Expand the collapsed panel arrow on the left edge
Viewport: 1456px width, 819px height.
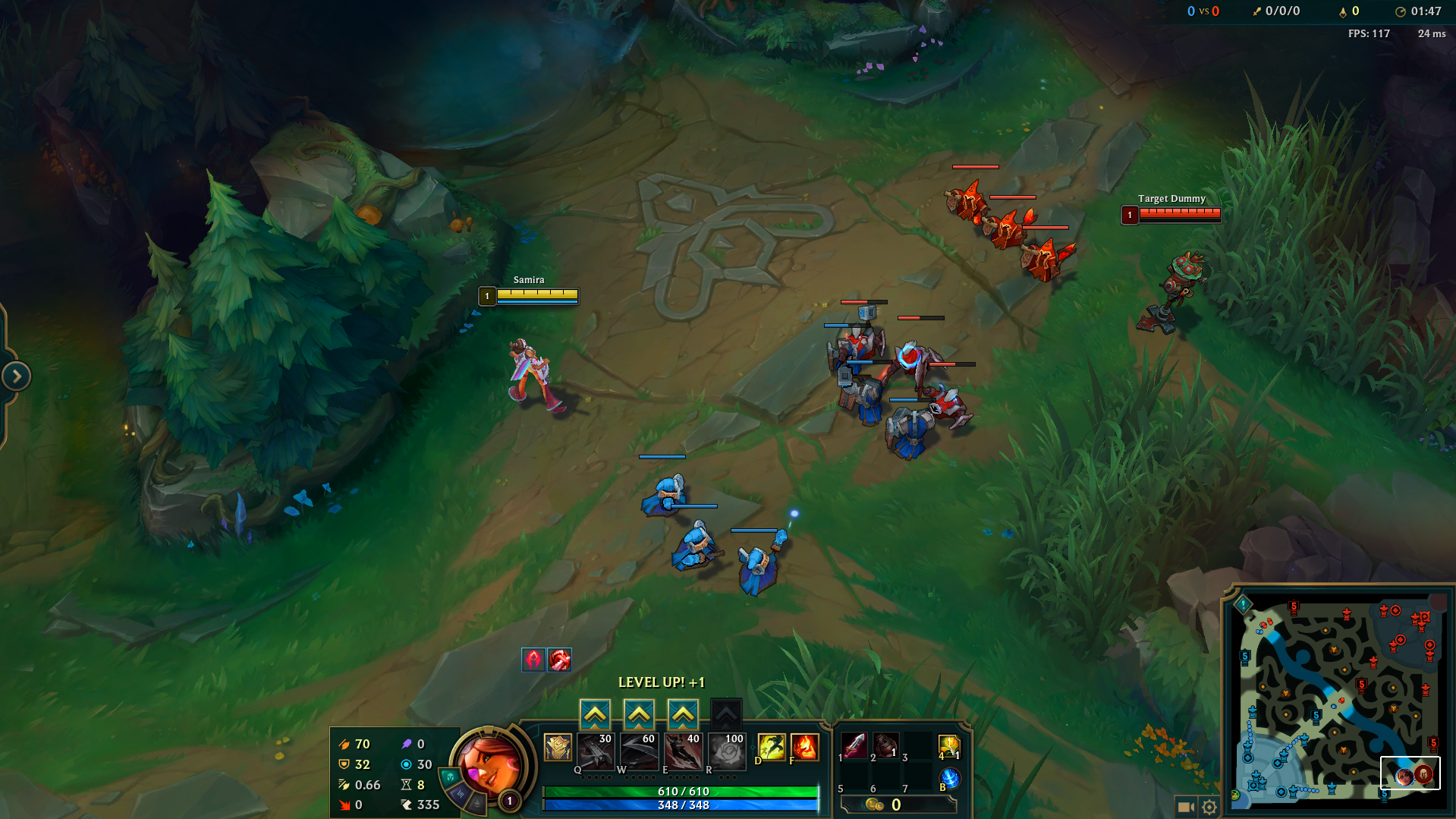pos(15,375)
